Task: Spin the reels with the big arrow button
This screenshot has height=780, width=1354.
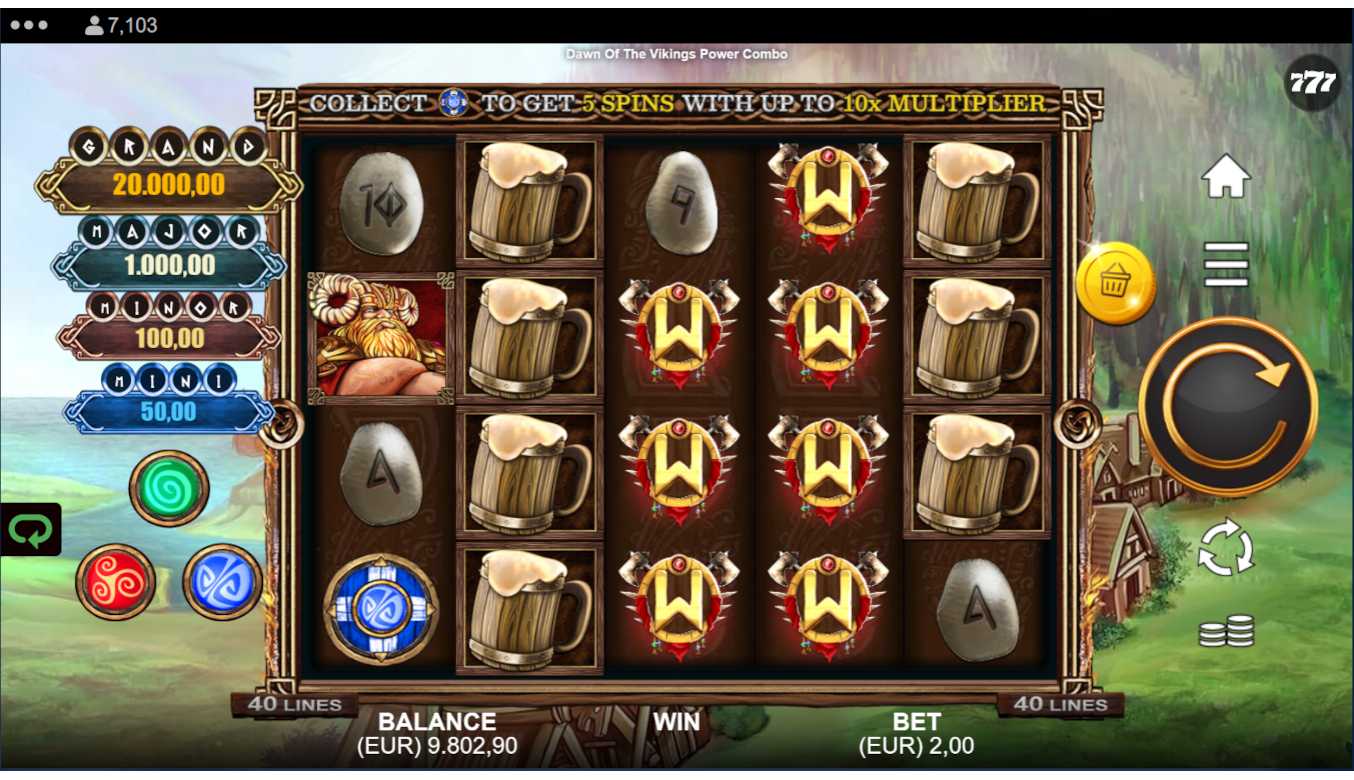Action: coord(1227,405)
